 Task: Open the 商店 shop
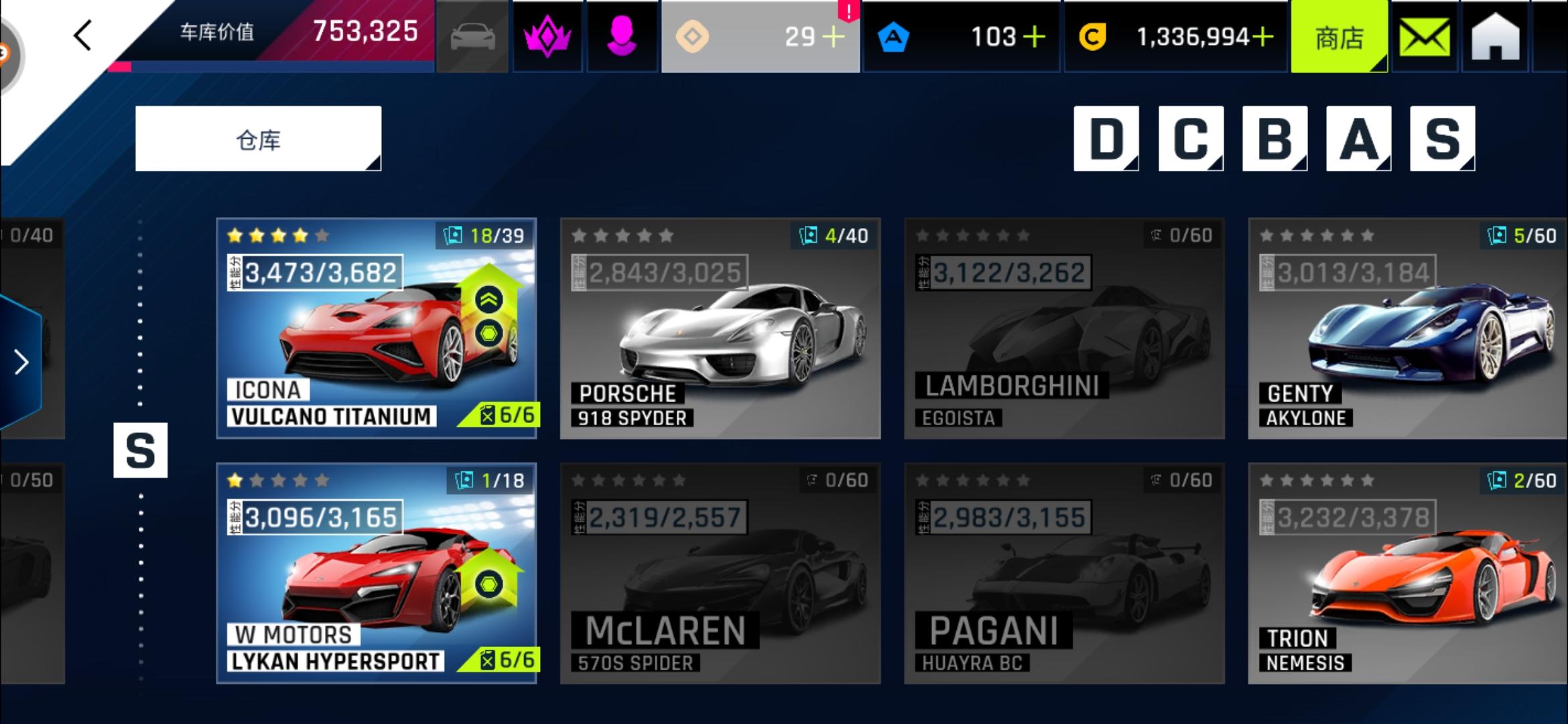pyautogui.click(x=1338, y=38)
